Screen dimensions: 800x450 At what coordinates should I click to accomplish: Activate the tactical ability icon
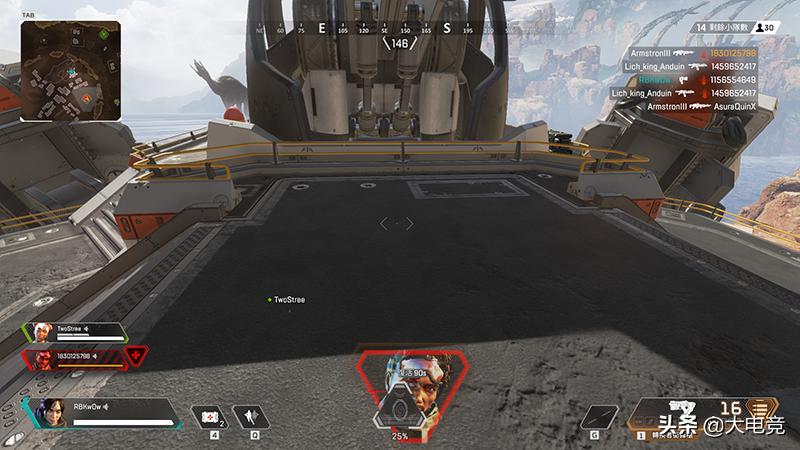tap(249, 415)
